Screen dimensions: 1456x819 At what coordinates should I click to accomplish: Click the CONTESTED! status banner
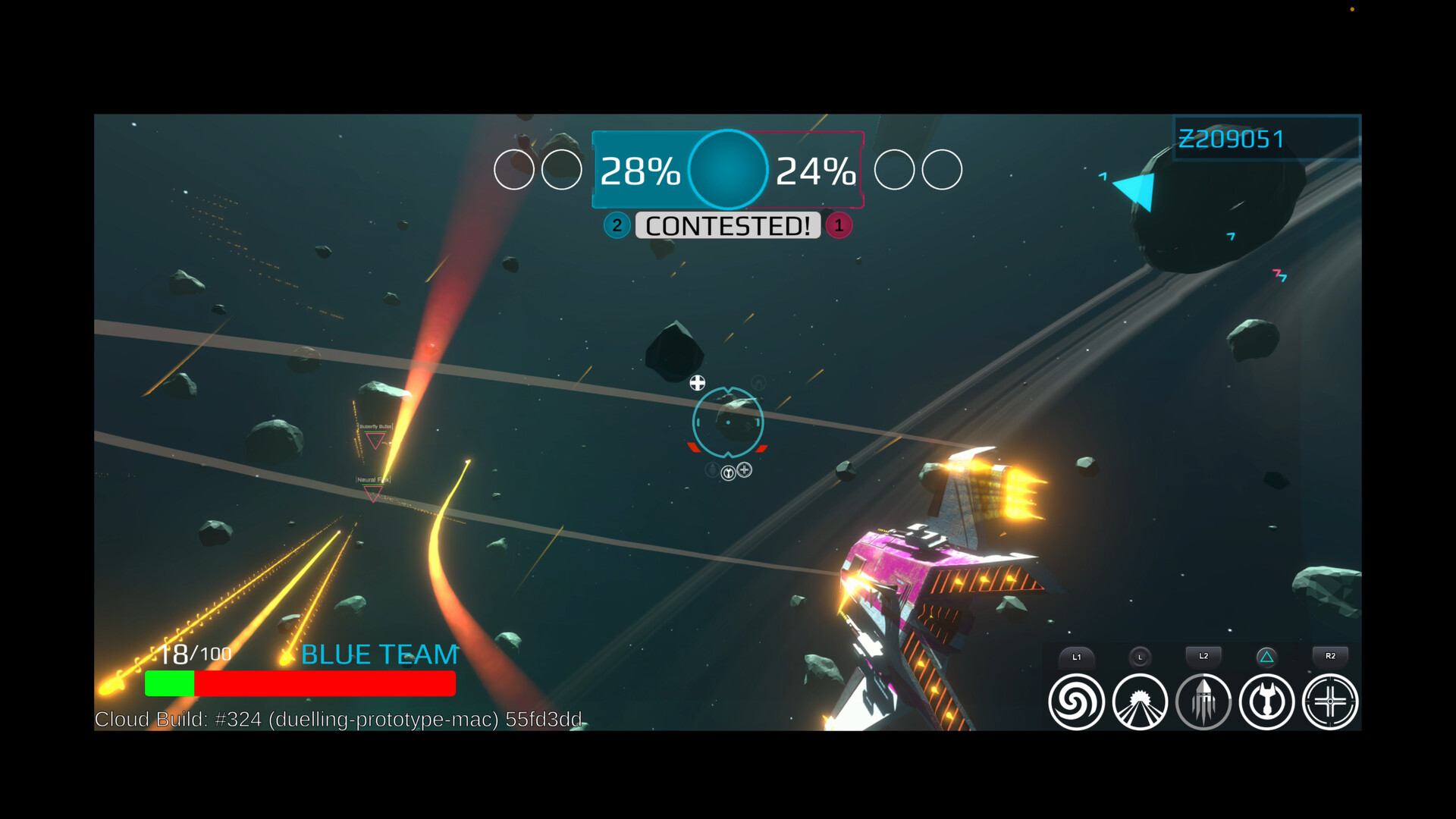click(x=727, y=225)
